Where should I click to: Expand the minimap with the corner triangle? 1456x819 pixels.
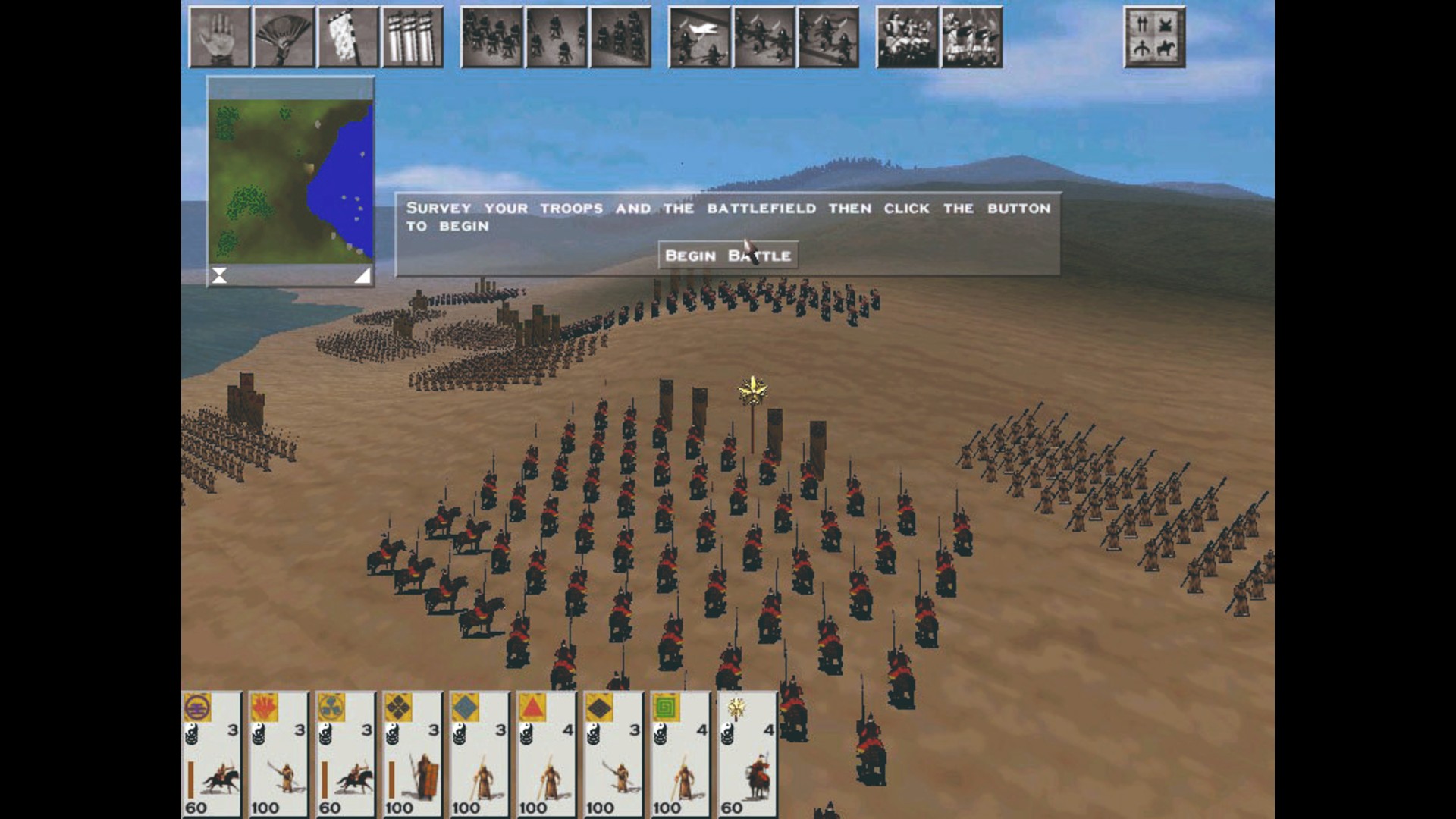click(364, 277)
